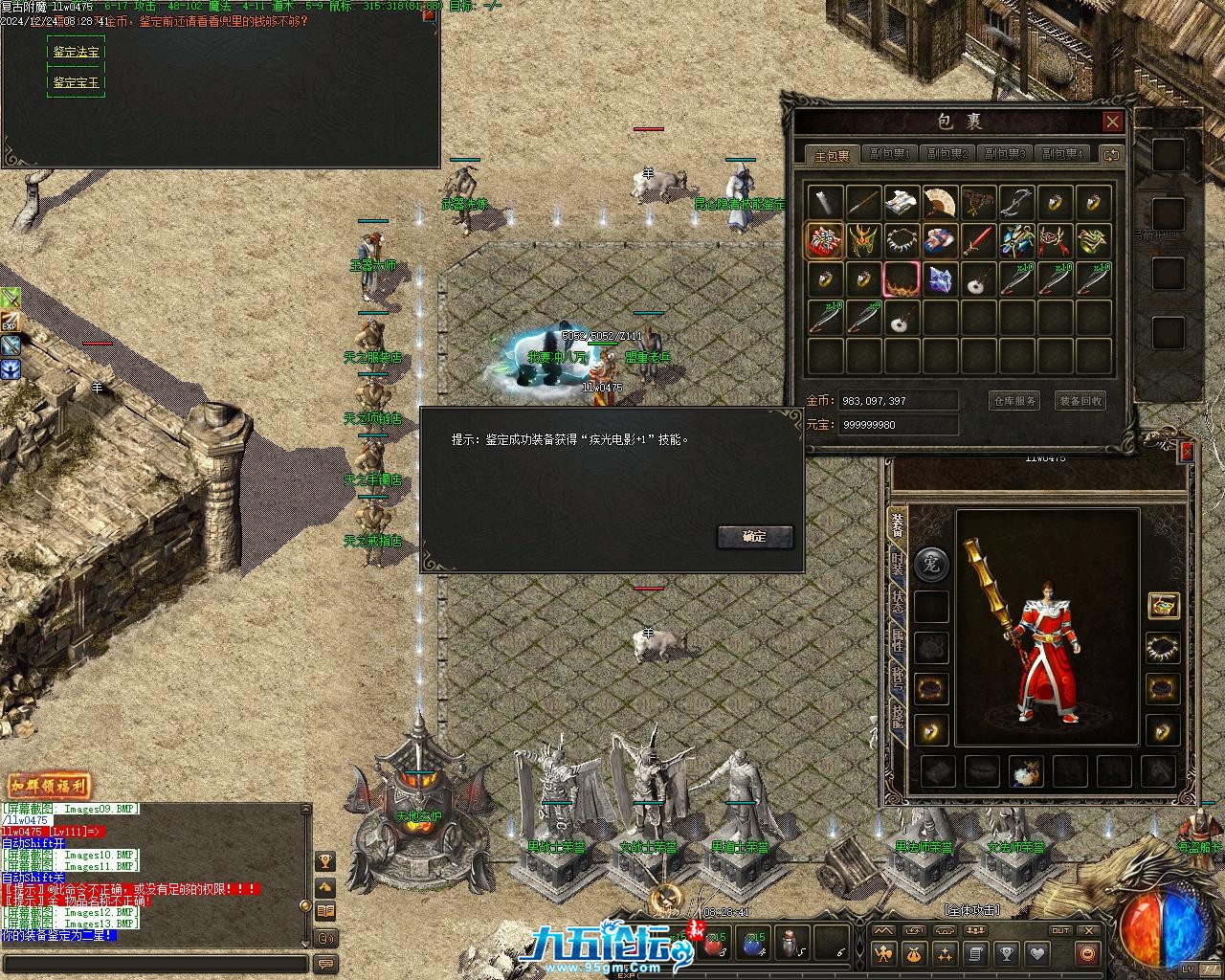Close the 包裹 inventory window
Viewport: 1225px width, 980px height.
tap(1112, 122)
